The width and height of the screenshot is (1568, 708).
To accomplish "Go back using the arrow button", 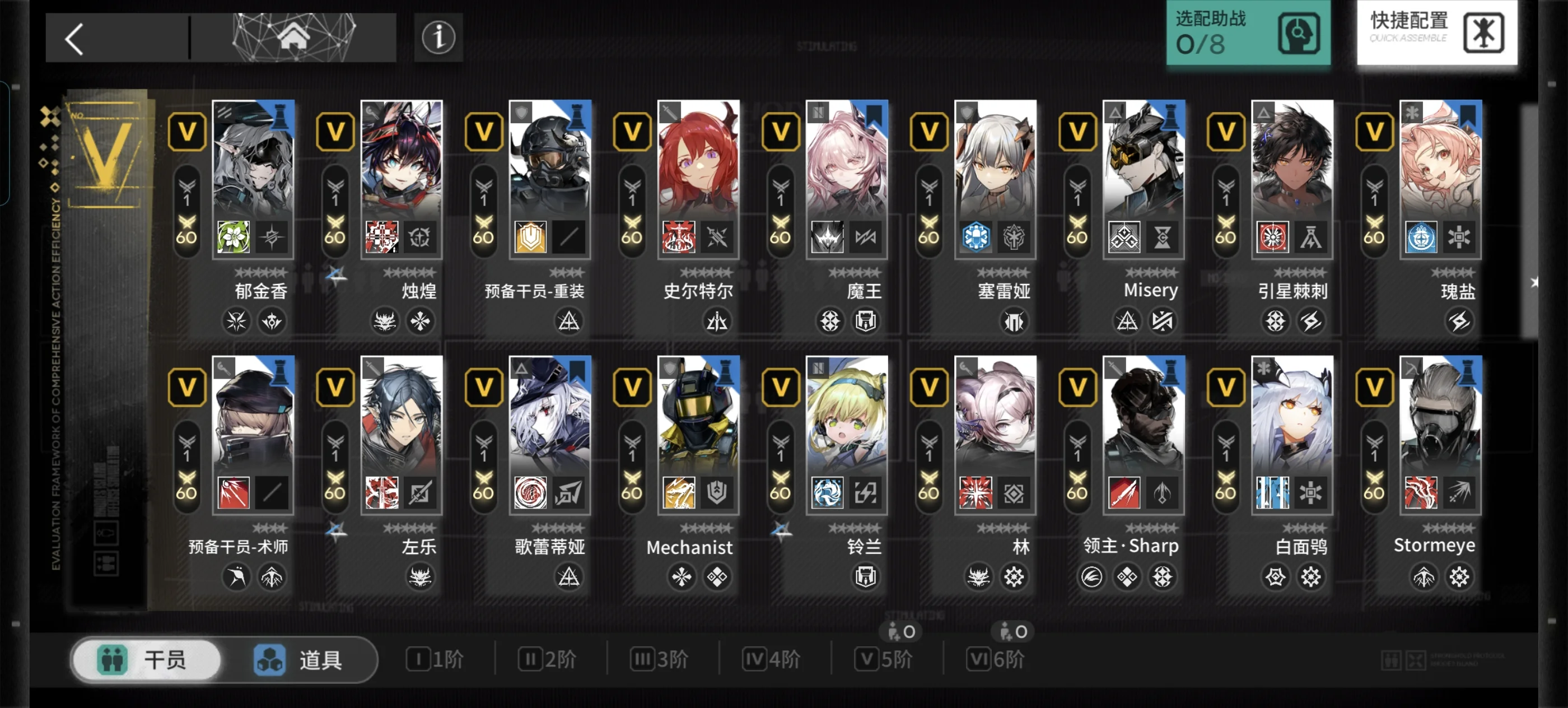I will [x=75, y=39].
